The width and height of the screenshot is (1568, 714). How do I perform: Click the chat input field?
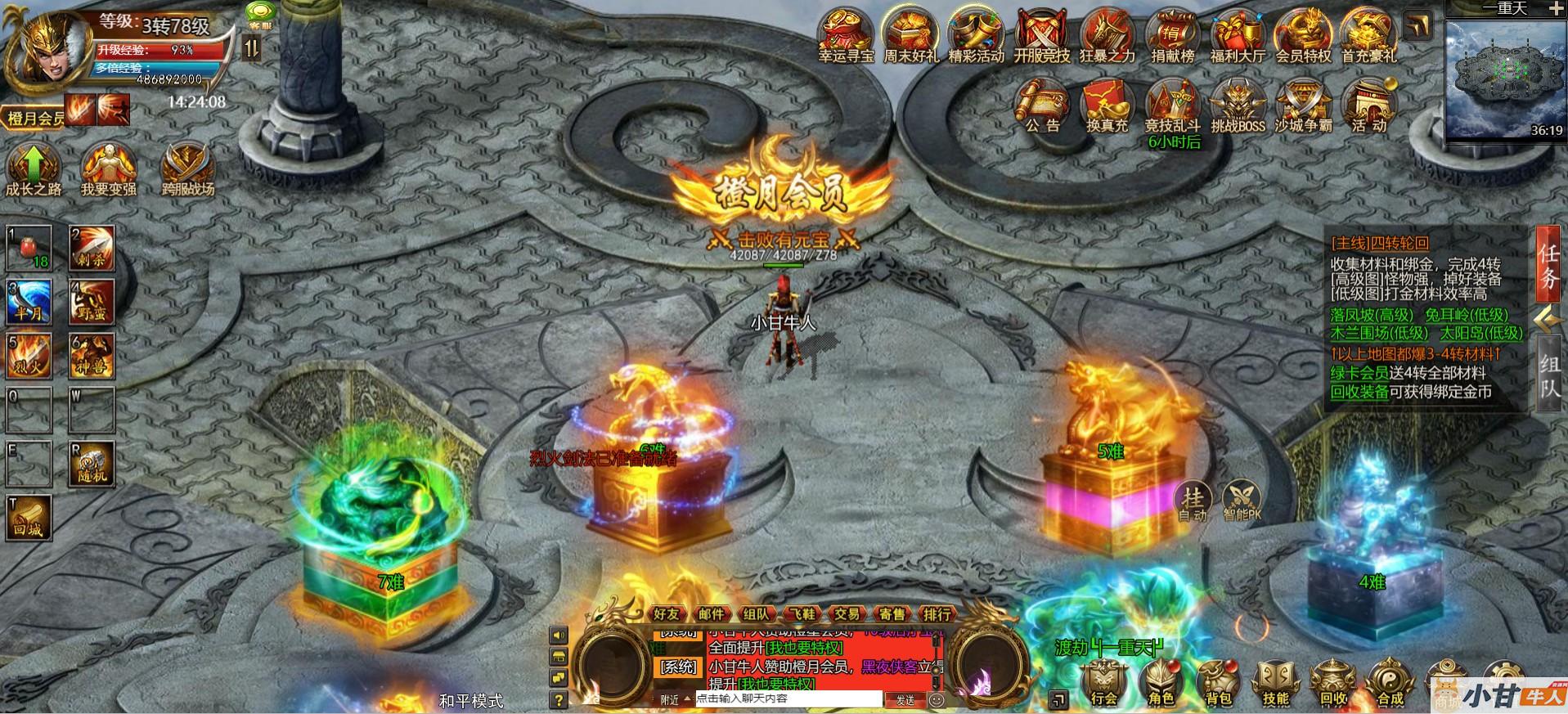[788, 699]
